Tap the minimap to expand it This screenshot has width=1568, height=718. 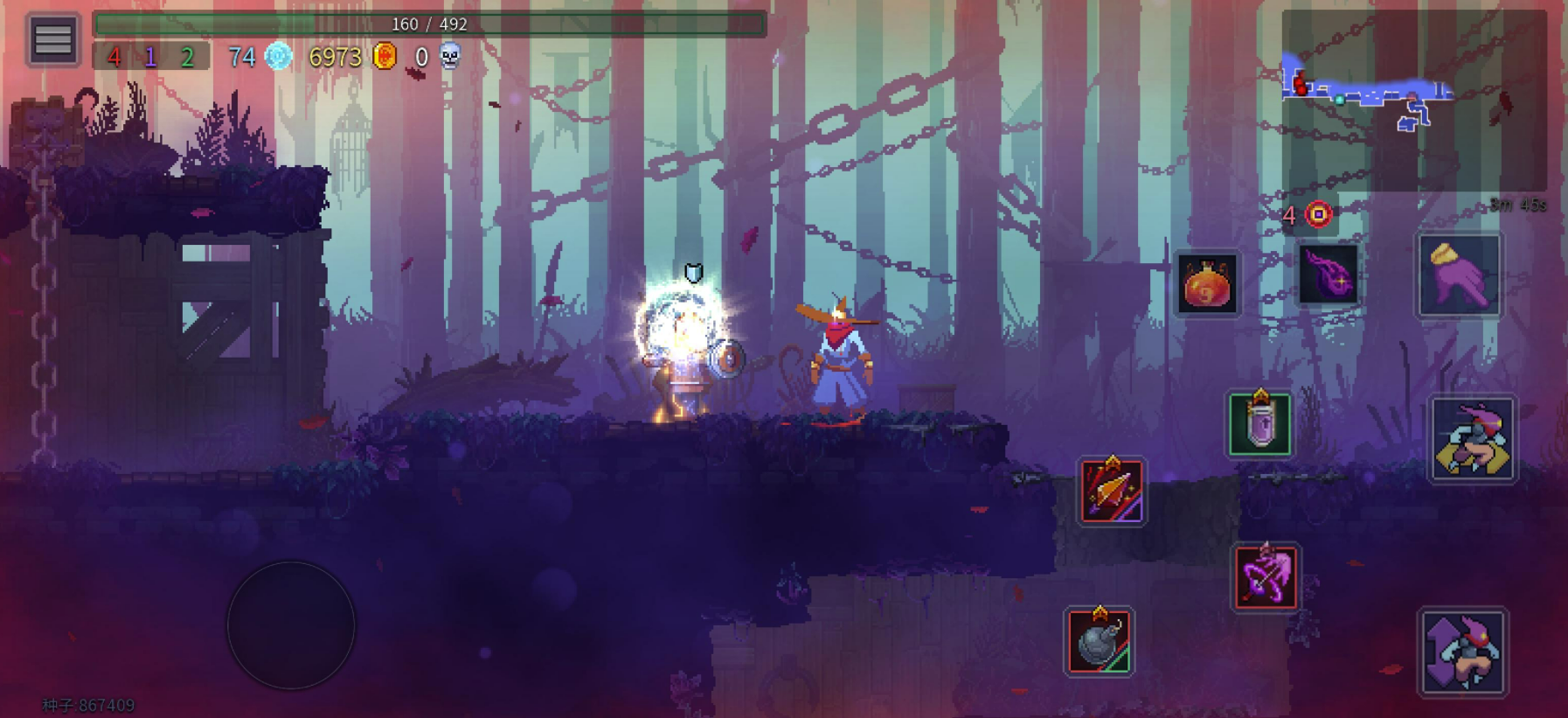(x=1412, y=100)
